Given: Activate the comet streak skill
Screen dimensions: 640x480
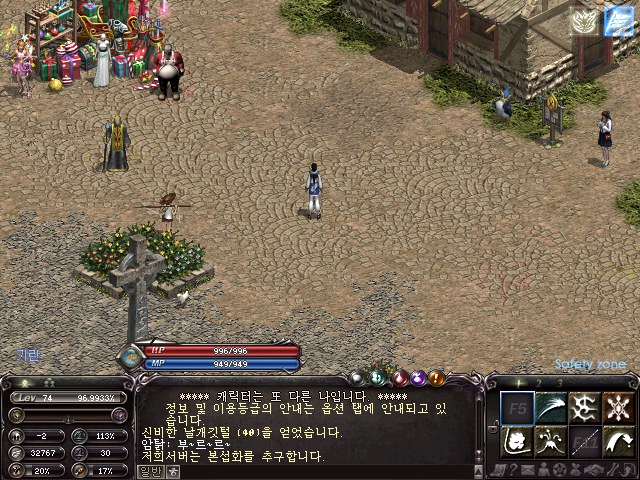Looking at the screenshot, I should [551, 407].
